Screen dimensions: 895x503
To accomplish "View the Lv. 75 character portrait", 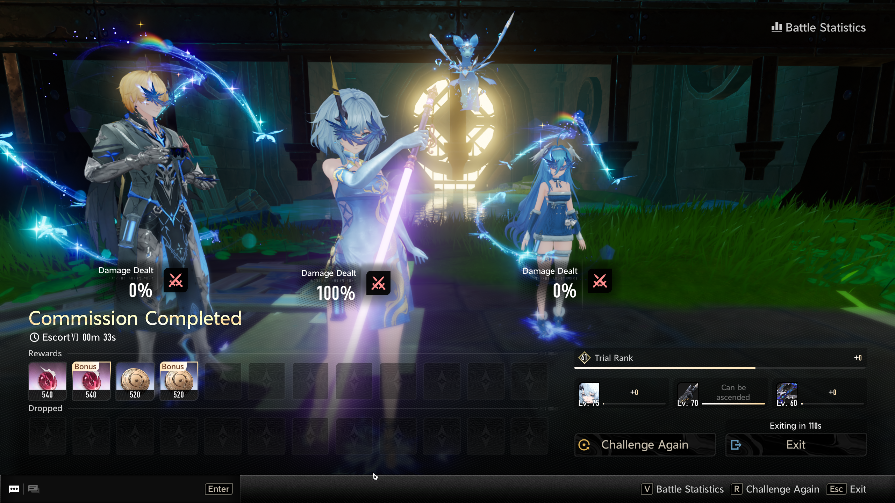I will point(589,393).
